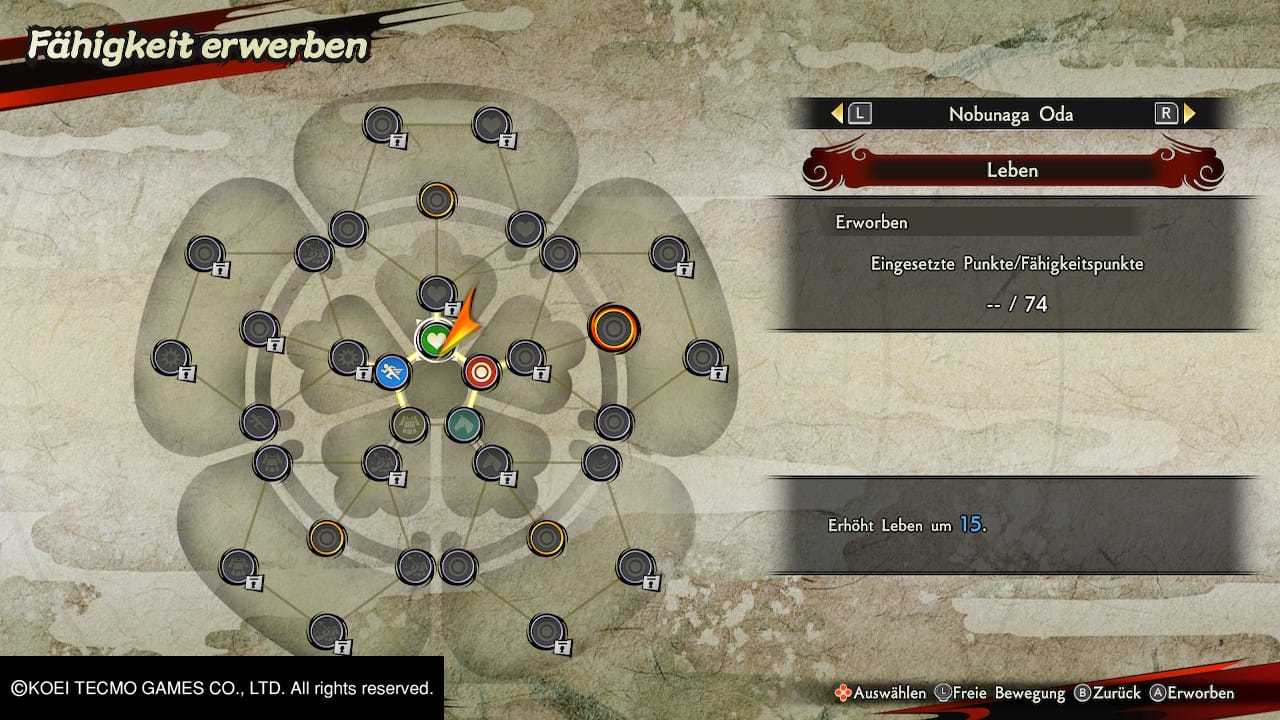Screen dimensions: 1280x720
Task: Choose the blue running figure skill node
Action: 392,373
